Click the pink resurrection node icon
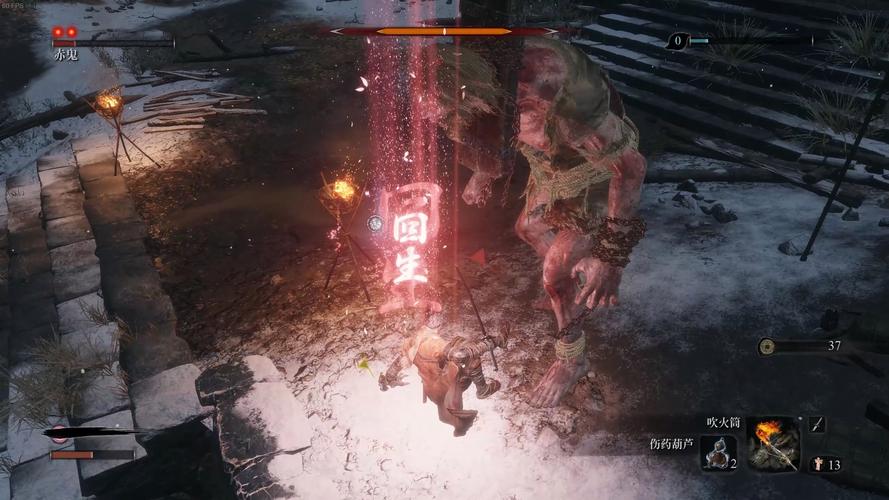Screen dimensions: 889x500 pos(59,433)
